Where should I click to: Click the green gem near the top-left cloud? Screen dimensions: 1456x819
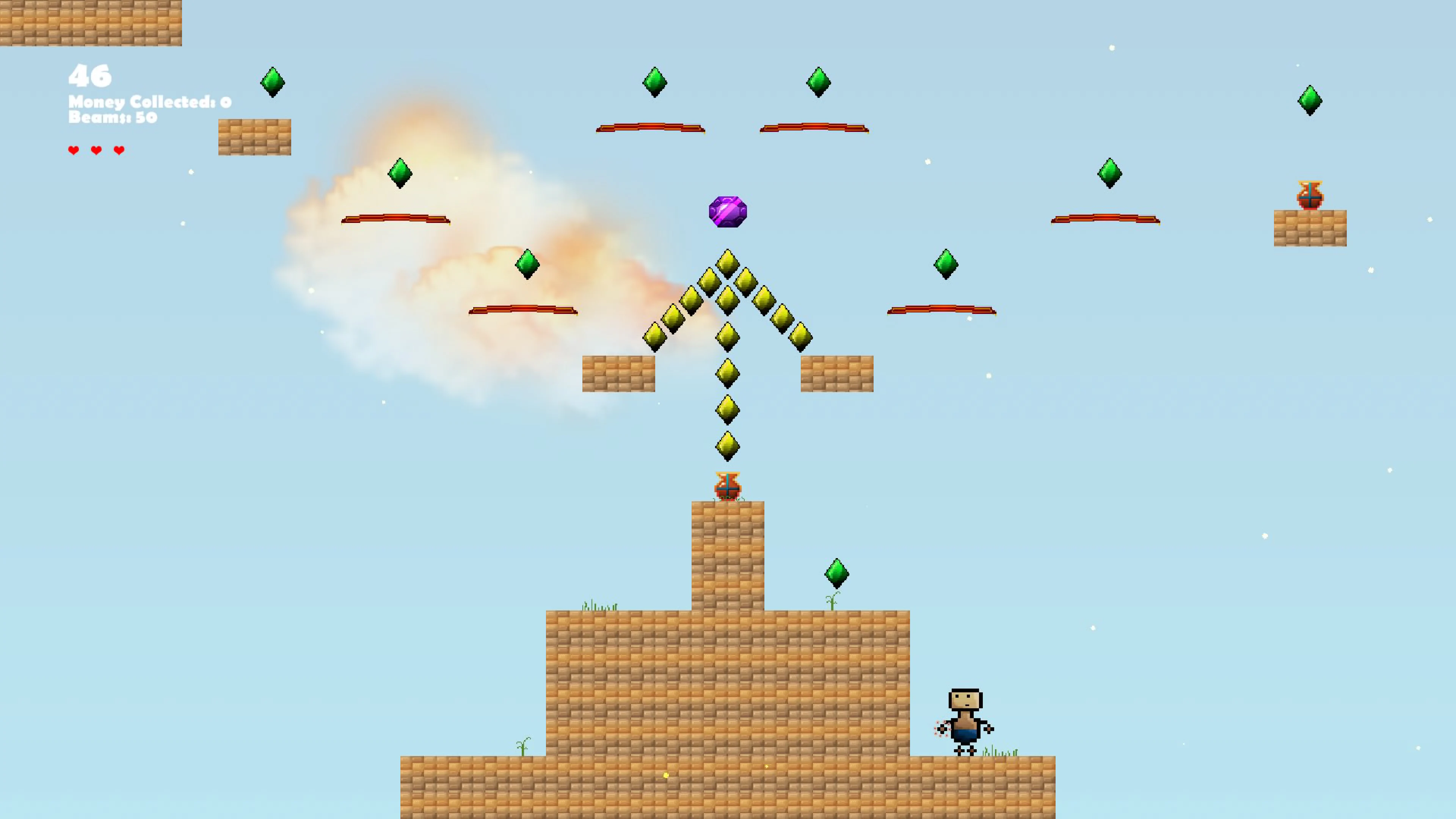(x=401, y=174)
